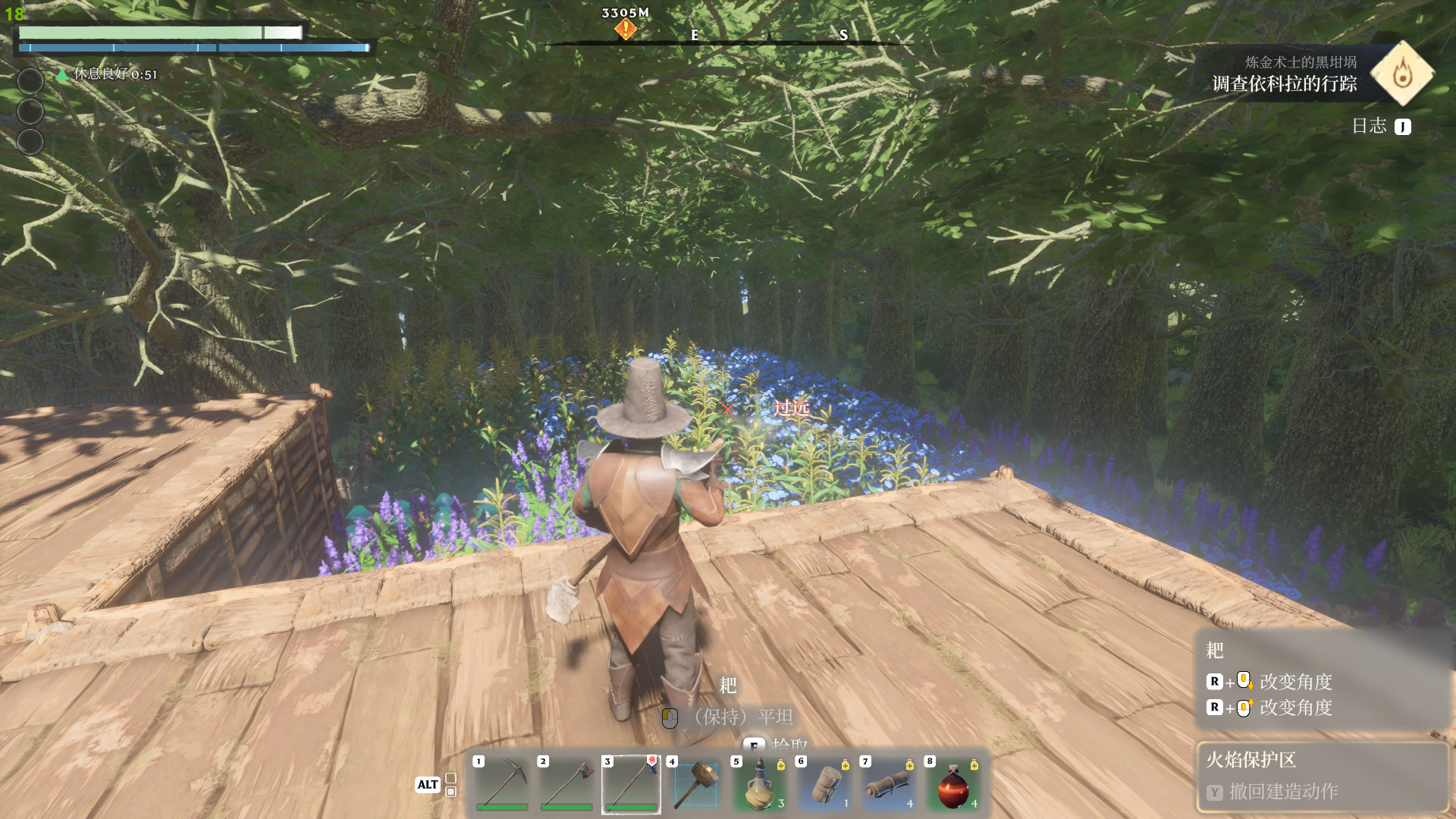Select the pickaxe in hotbar slot 1
1456x819 pixels.
coord(501,783)
